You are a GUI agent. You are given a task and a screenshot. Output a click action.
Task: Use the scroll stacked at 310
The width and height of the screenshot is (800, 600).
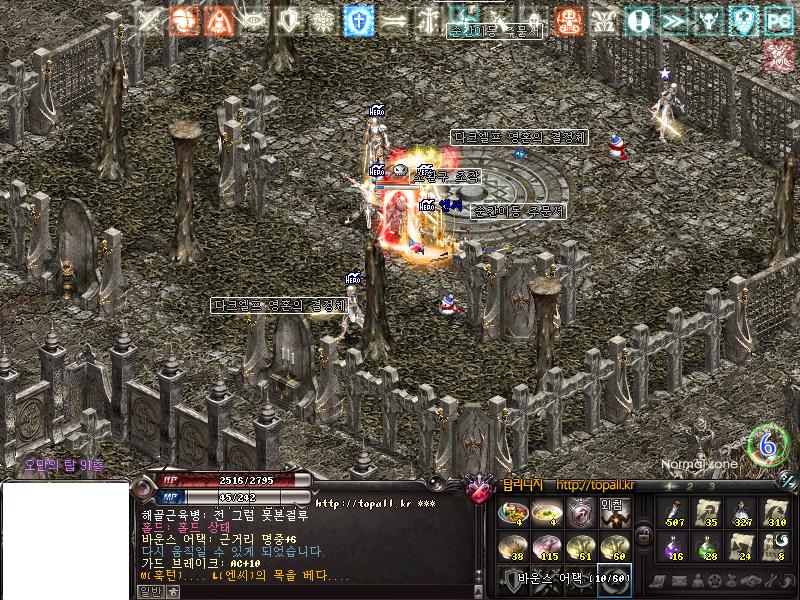776,513
